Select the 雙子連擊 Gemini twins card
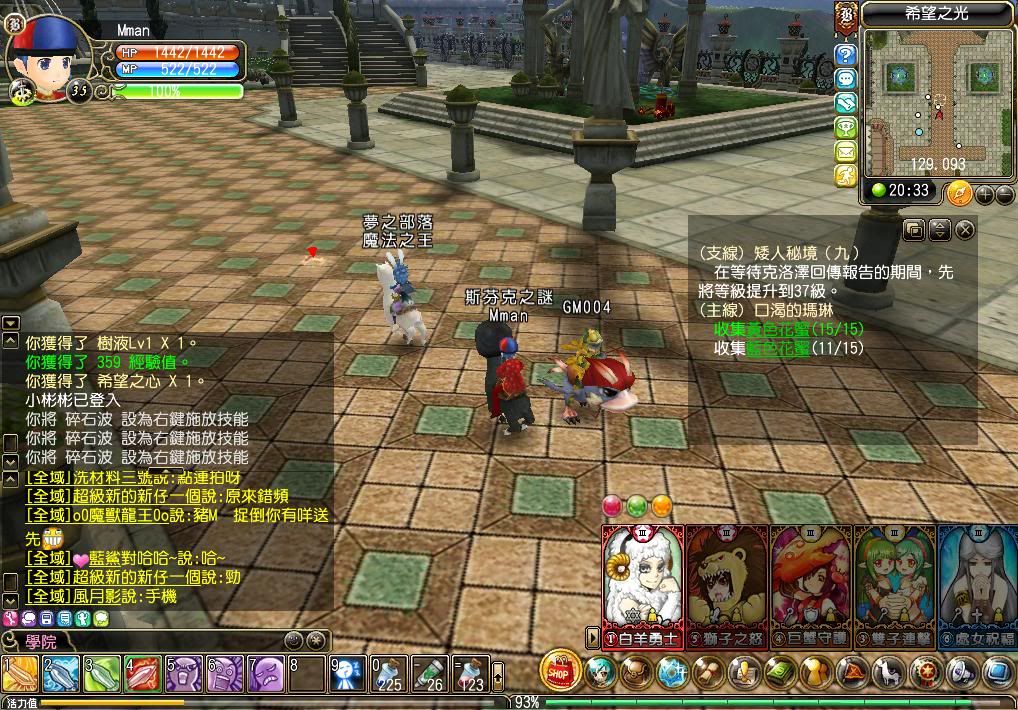The width and height of the screenshot is (1018, 710). point(895,585)
